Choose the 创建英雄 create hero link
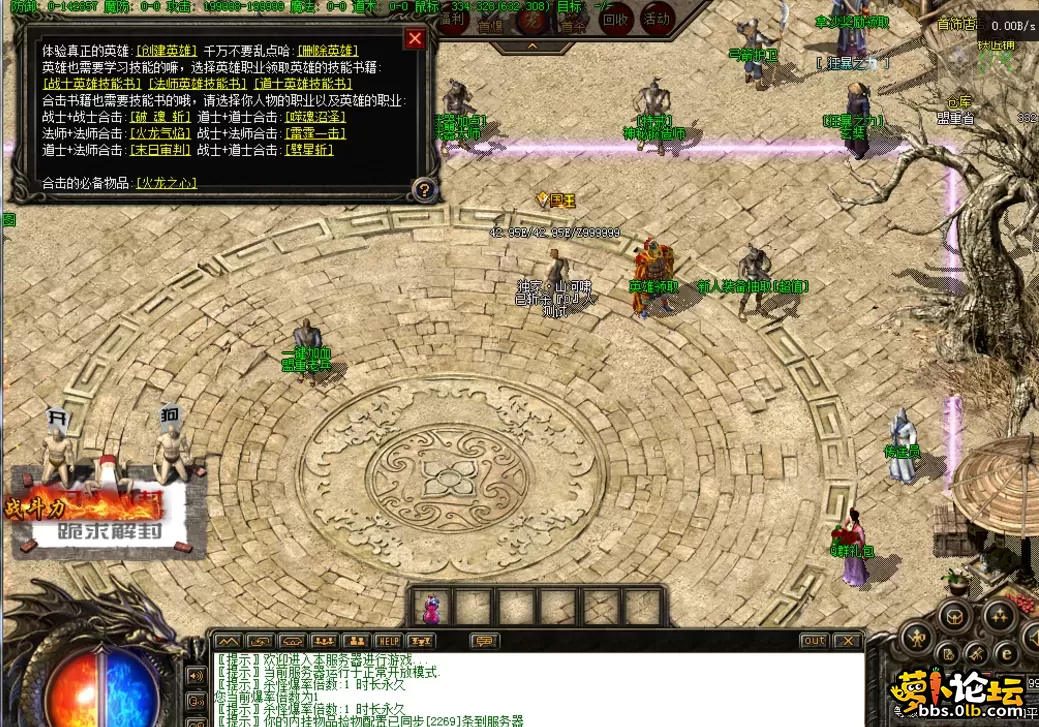The height and width of the screenshot is (727, 1039). pos(167,50)
